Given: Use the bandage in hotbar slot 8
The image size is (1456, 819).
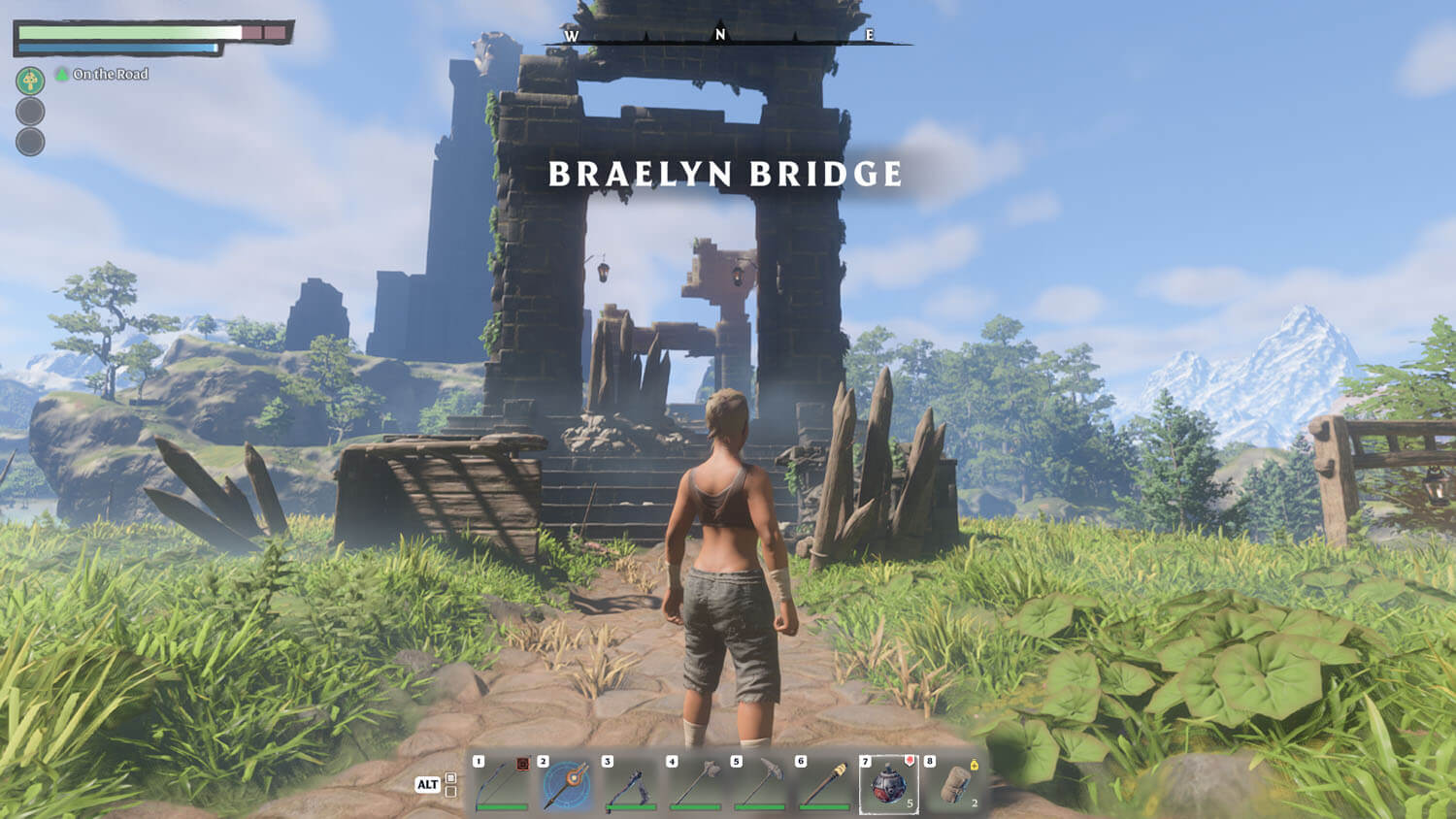Looking at the screenshot, I should pyautogui.click(x=953, y=784).
